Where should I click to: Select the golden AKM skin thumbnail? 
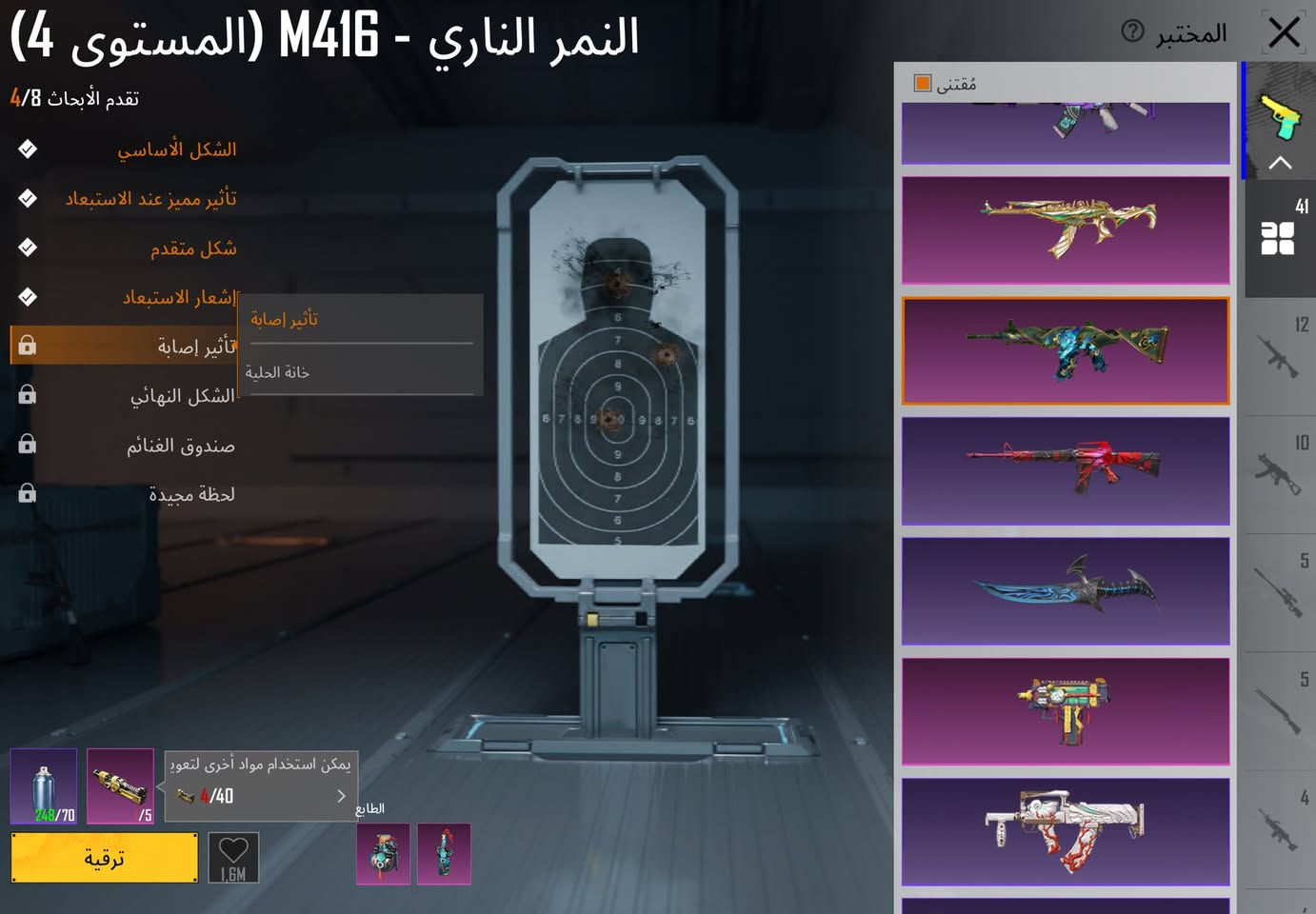coord(1065,230)
